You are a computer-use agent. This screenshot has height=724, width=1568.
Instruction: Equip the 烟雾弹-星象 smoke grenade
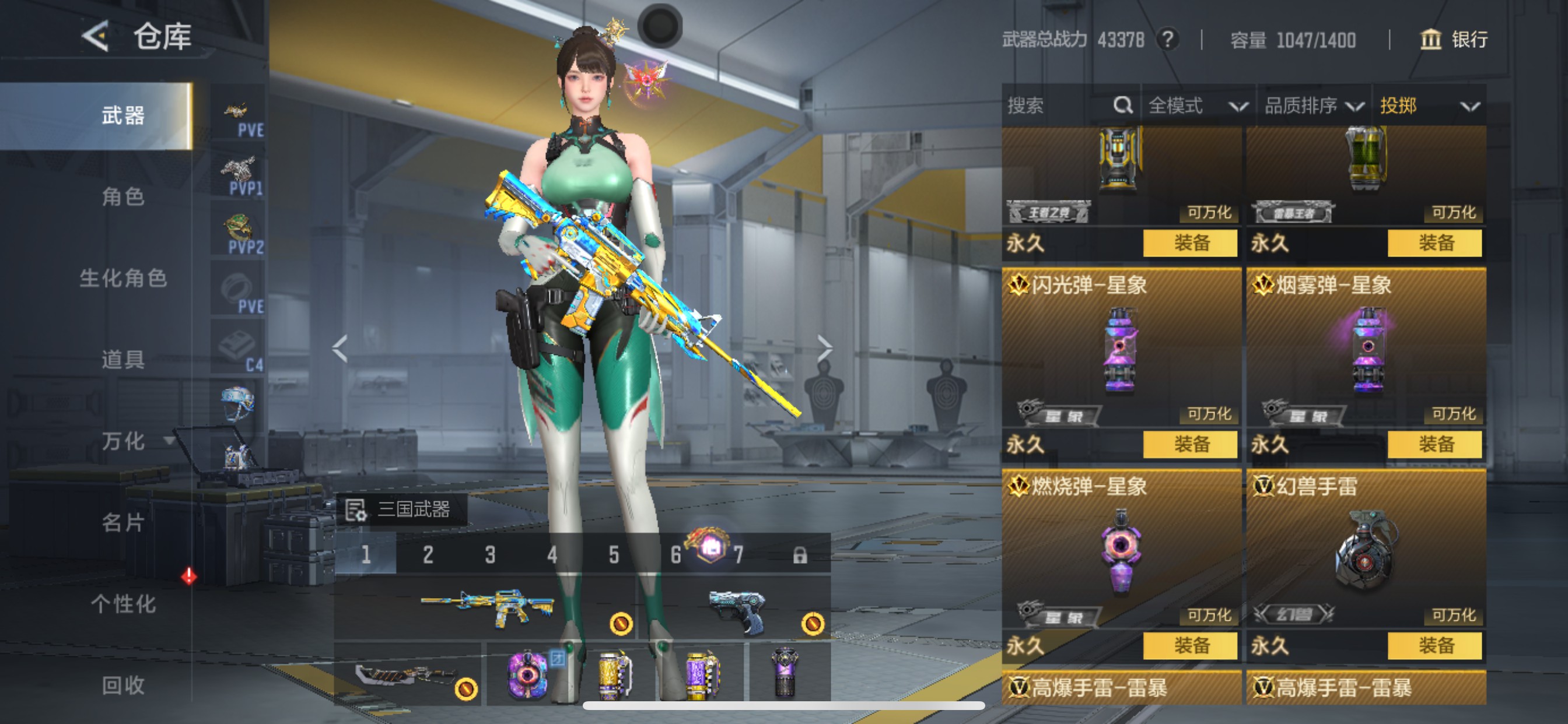(1434, 444)
